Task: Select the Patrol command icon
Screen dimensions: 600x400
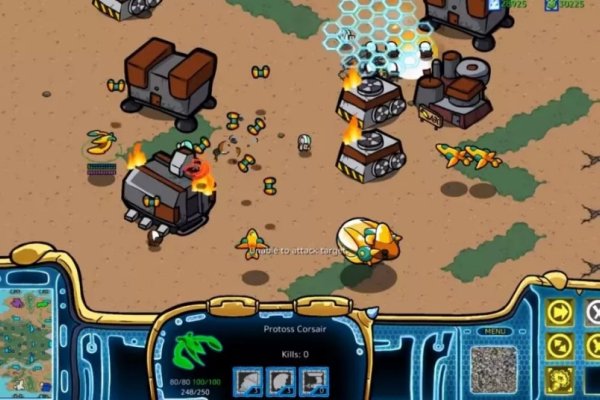Action: [x=560, y=346]
